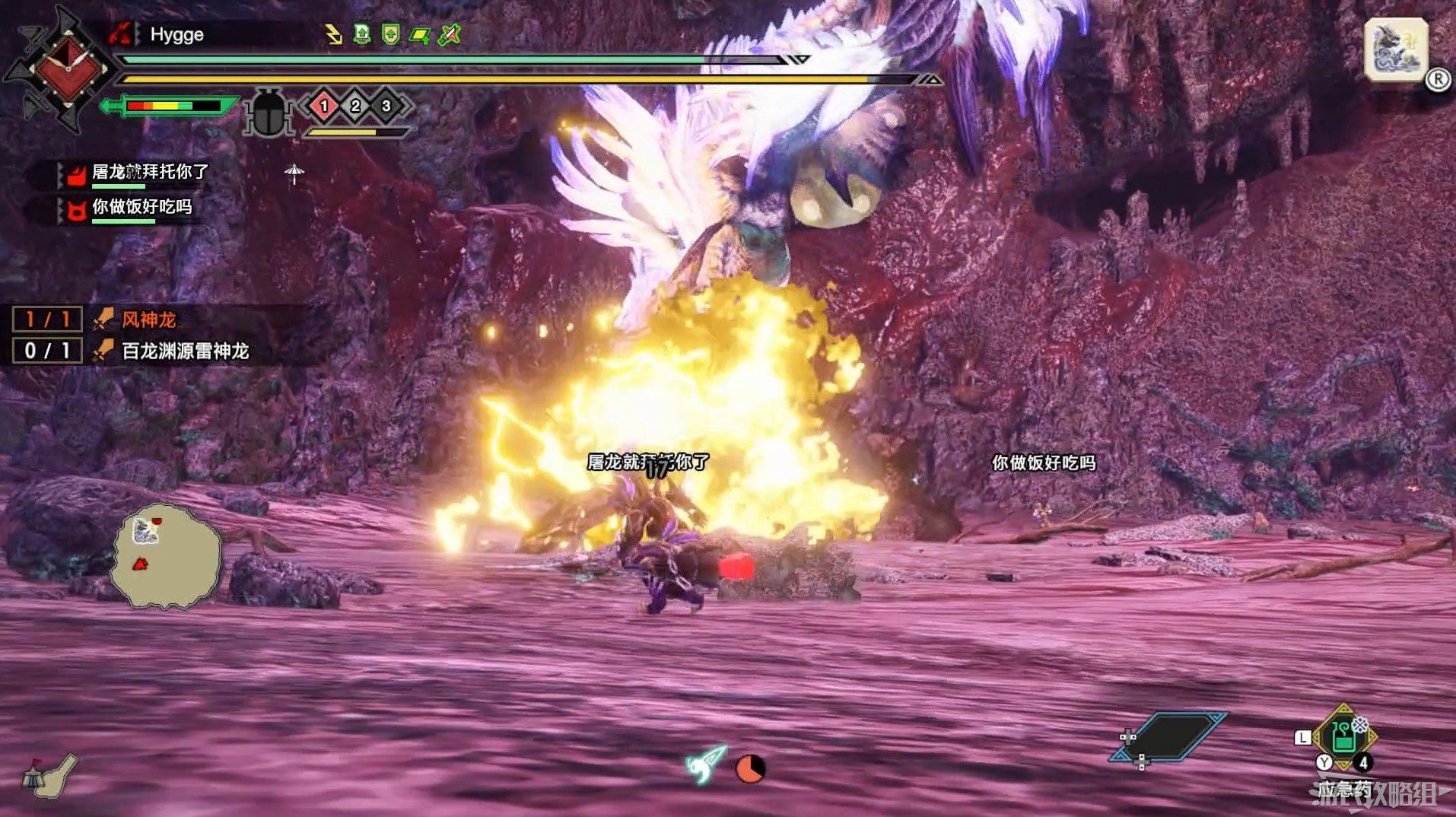Click the green shield defense-up buff icon
The height and width of the screenshot is (817, 1456).
(x=390, y=34)
